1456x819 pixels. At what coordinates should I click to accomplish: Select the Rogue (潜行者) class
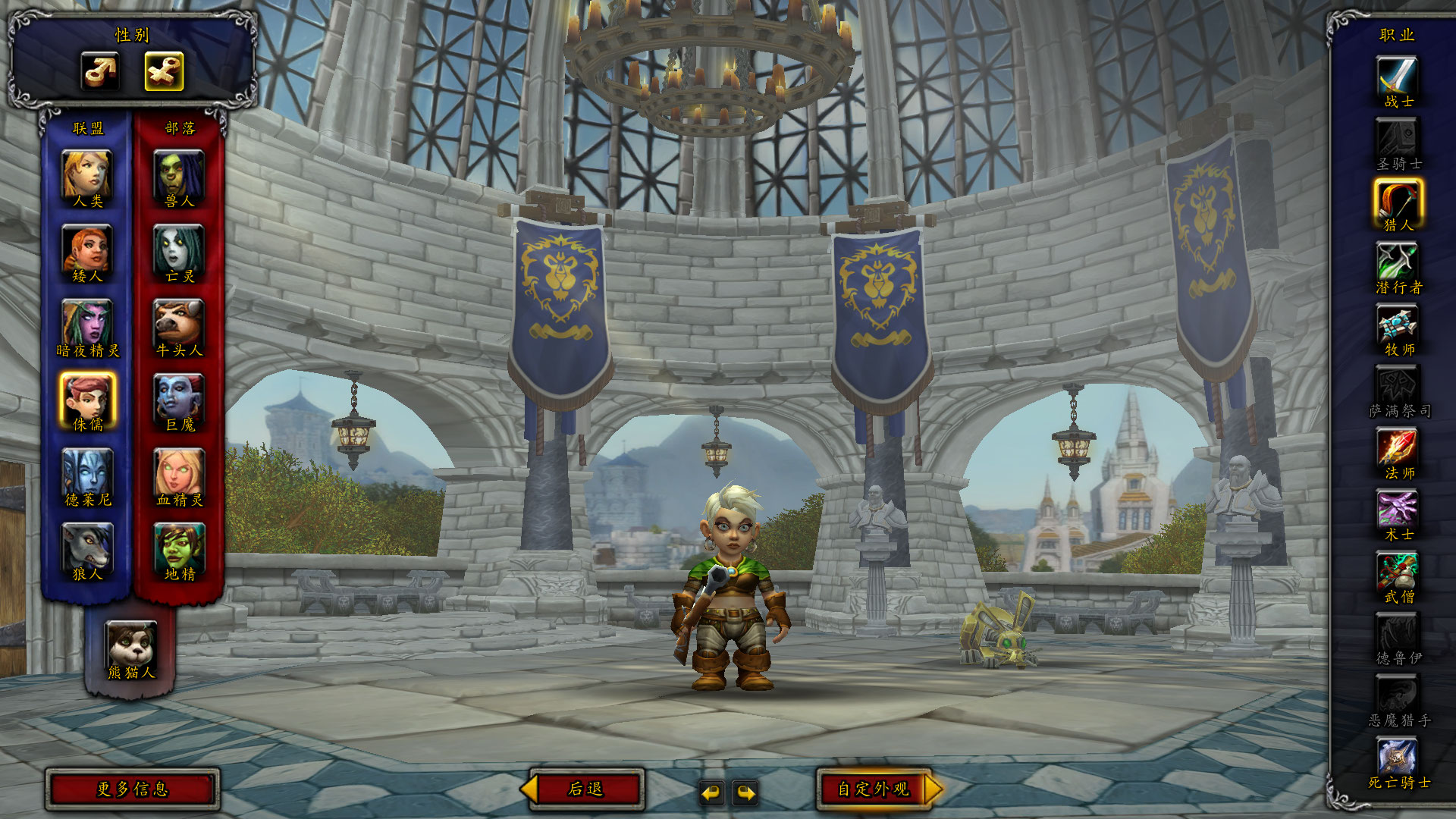1397,265
